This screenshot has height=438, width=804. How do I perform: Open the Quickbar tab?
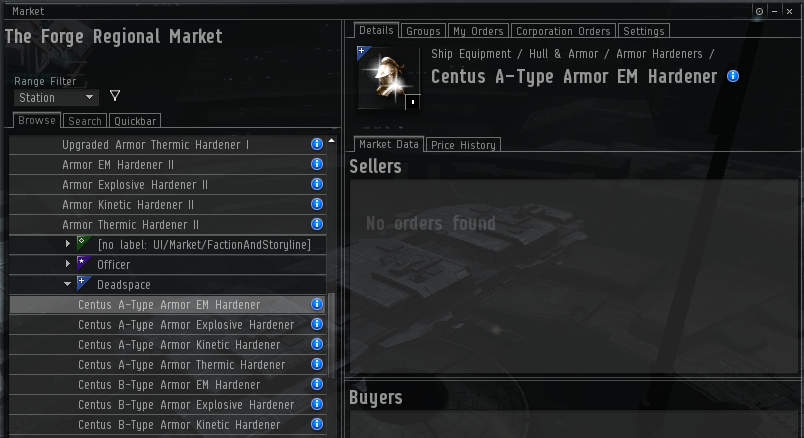tap(133, 121)
